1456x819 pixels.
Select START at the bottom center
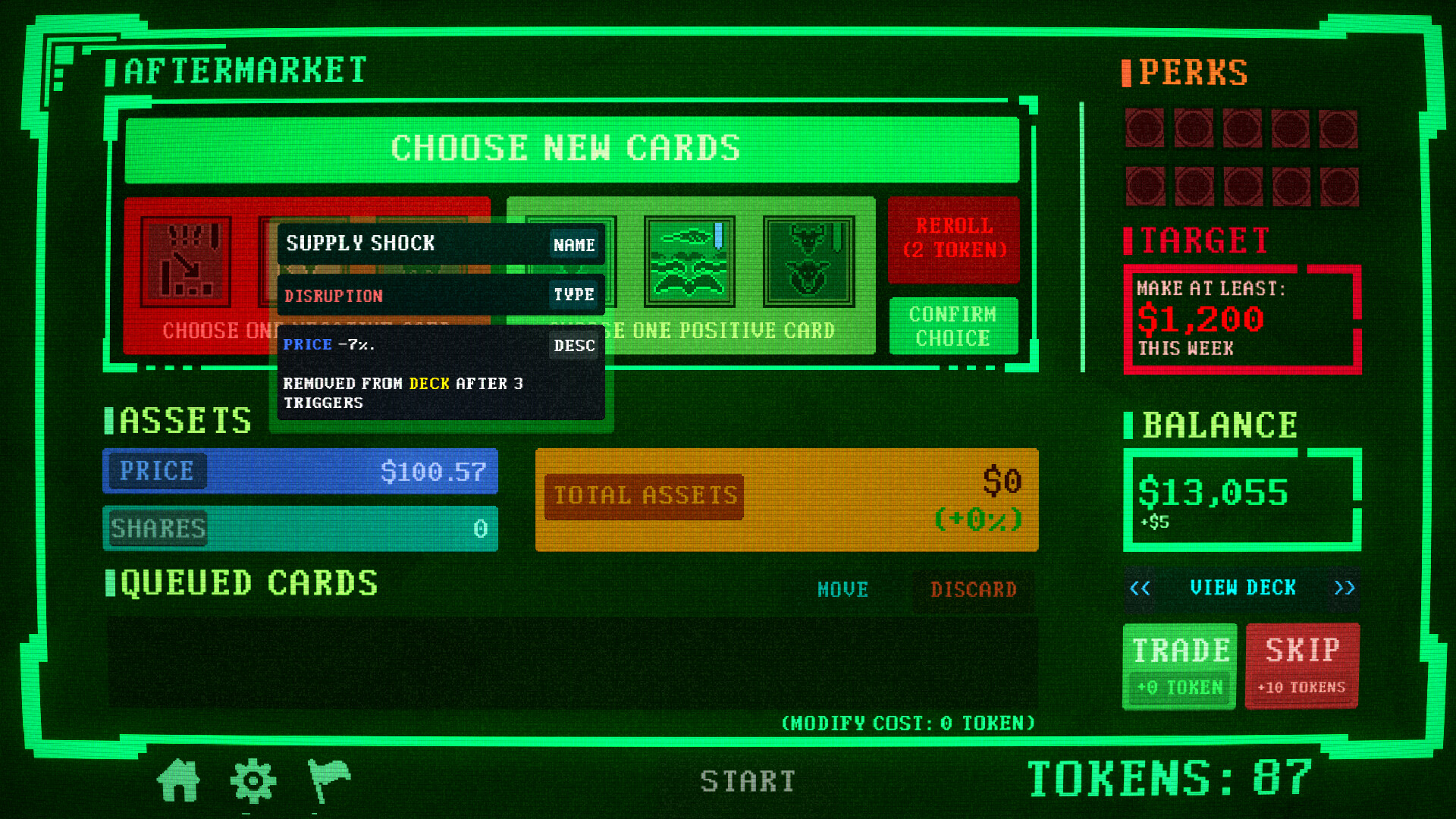[748, 780]
